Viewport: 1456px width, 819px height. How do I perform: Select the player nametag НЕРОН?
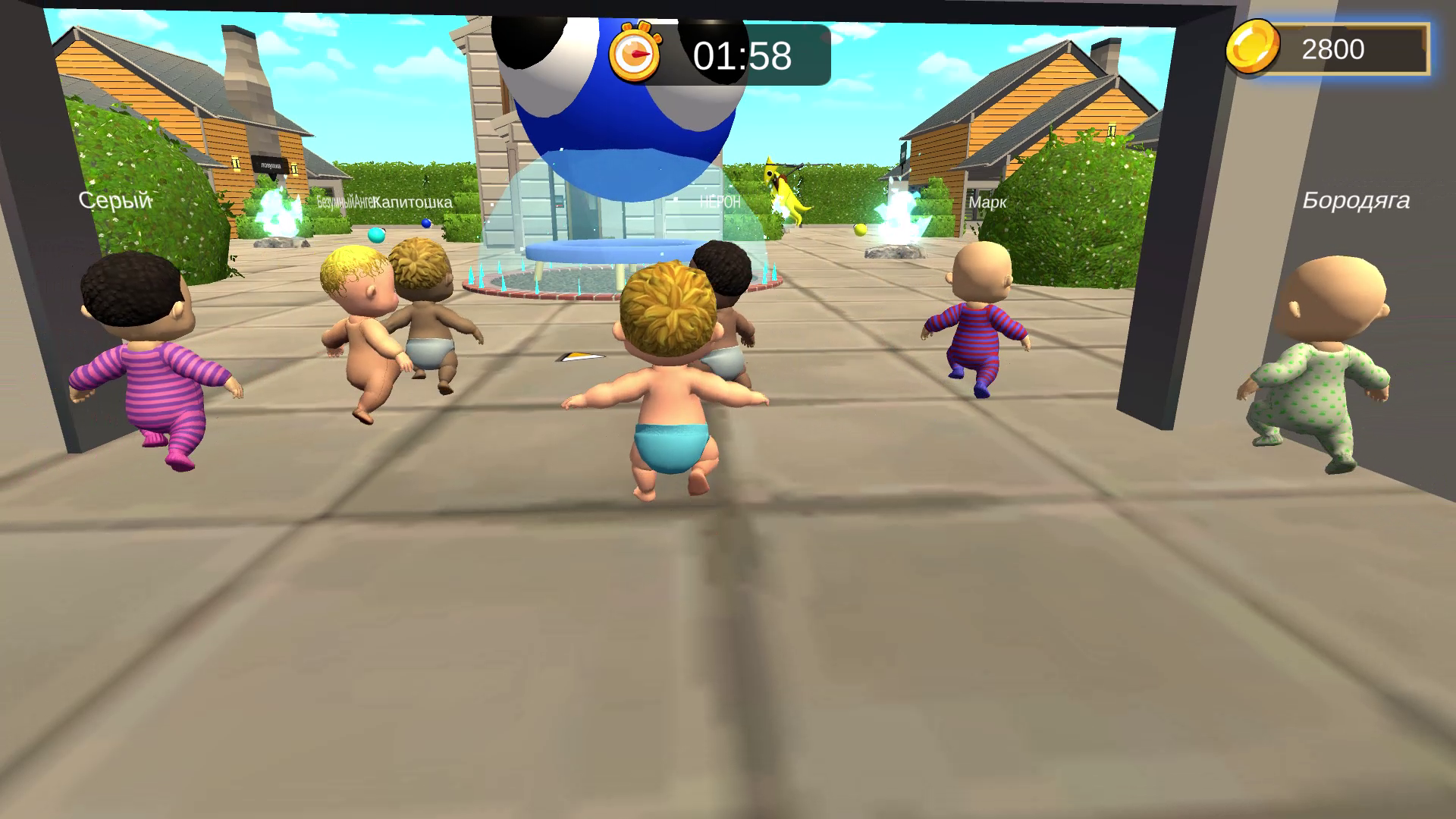[x=717, y=202]
